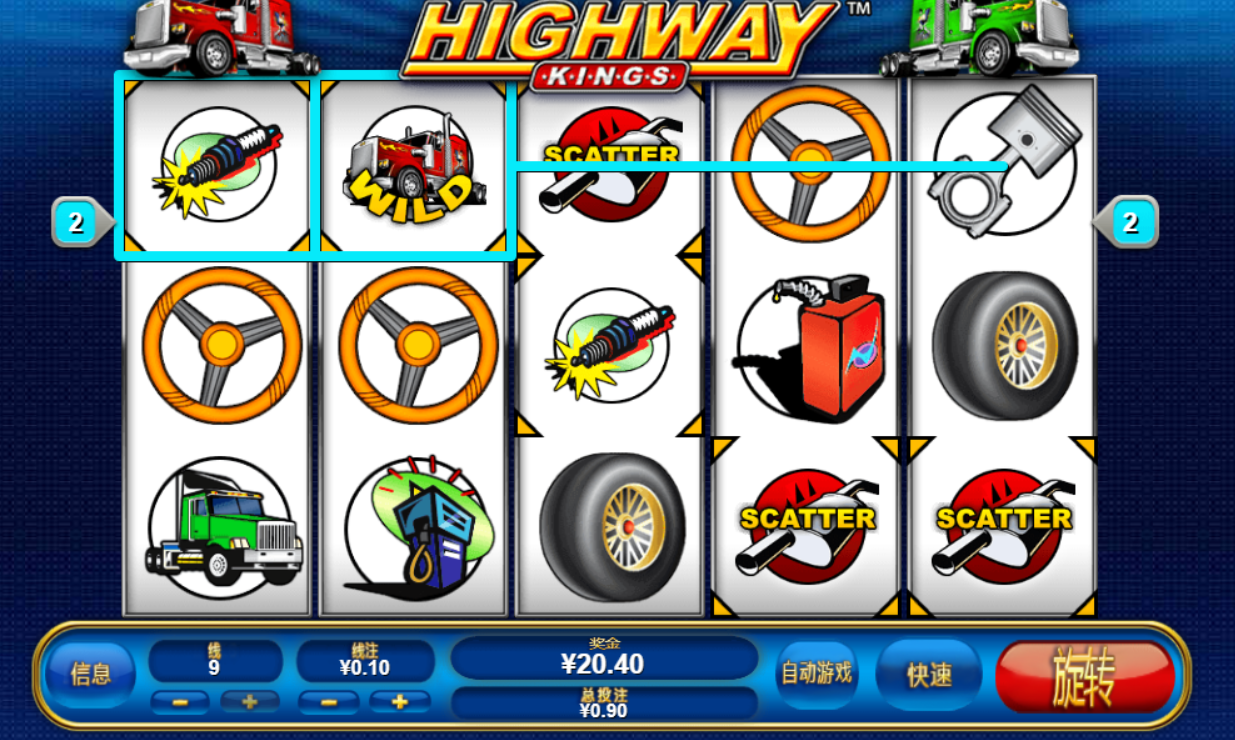The image size is (1235, 740).
Task: Decrease the number of lines (线)
Action: [181, 702]
